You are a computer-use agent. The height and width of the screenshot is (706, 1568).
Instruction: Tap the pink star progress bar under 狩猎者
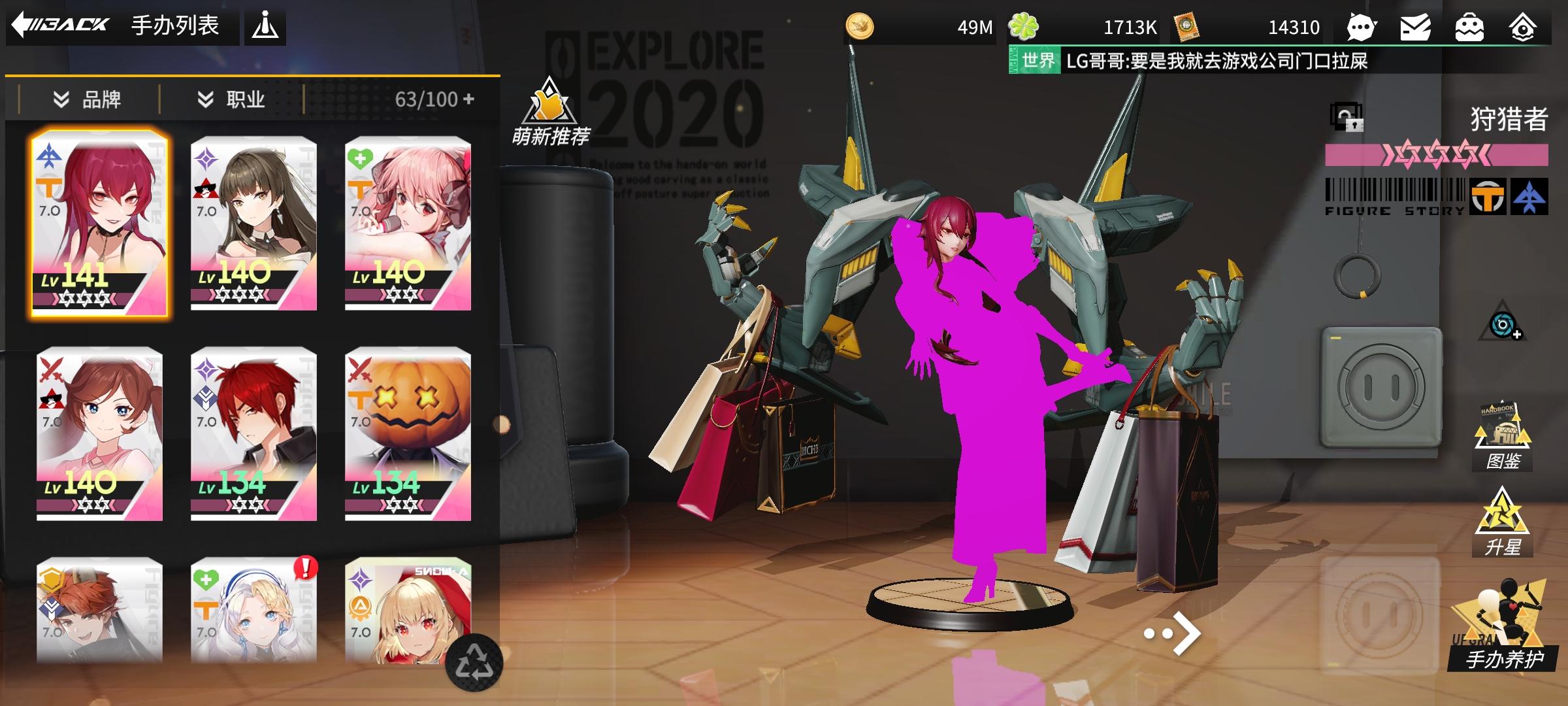1432,156
